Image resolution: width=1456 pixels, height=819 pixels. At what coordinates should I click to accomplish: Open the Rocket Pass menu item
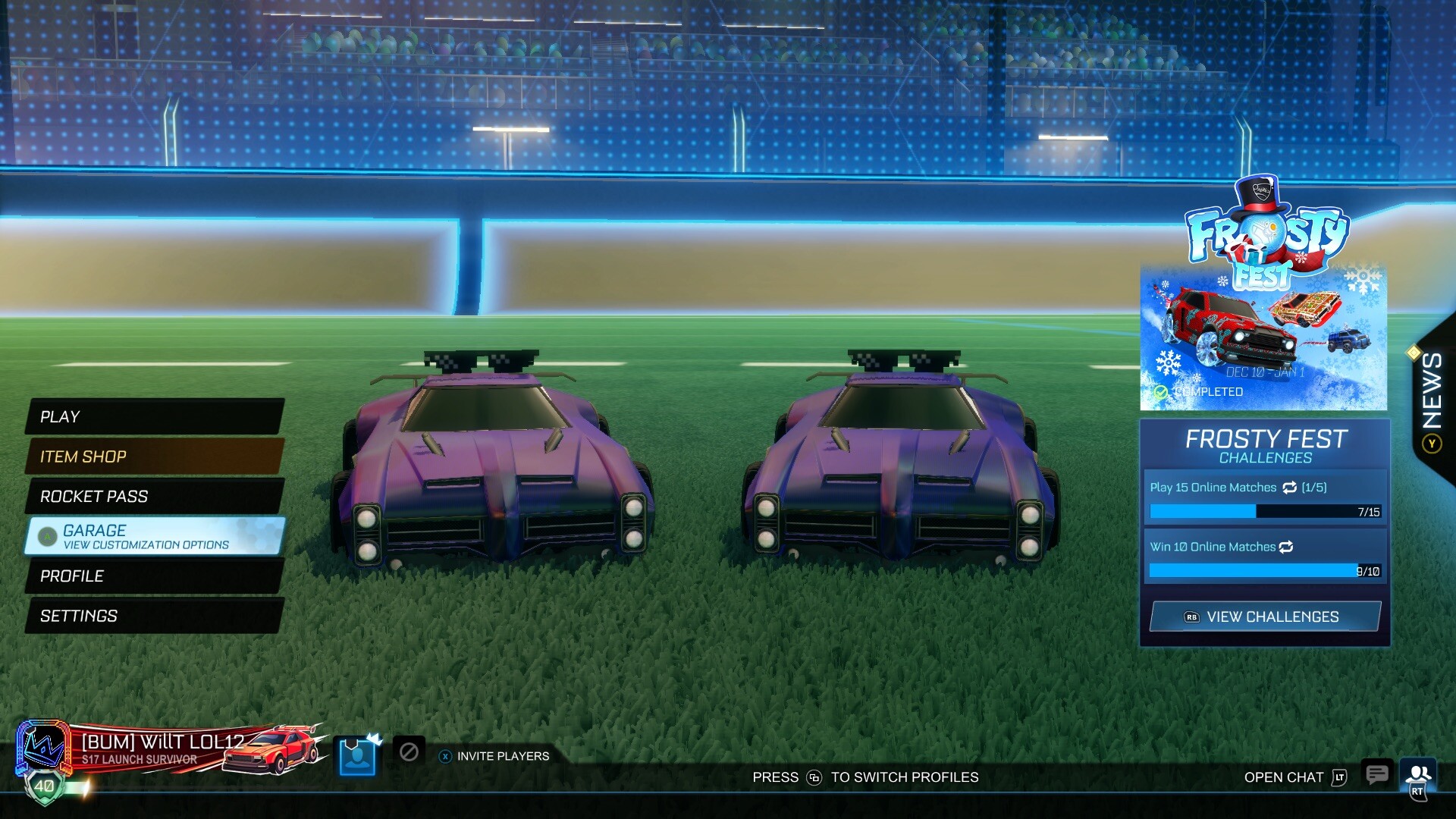[x=95, y=497]
